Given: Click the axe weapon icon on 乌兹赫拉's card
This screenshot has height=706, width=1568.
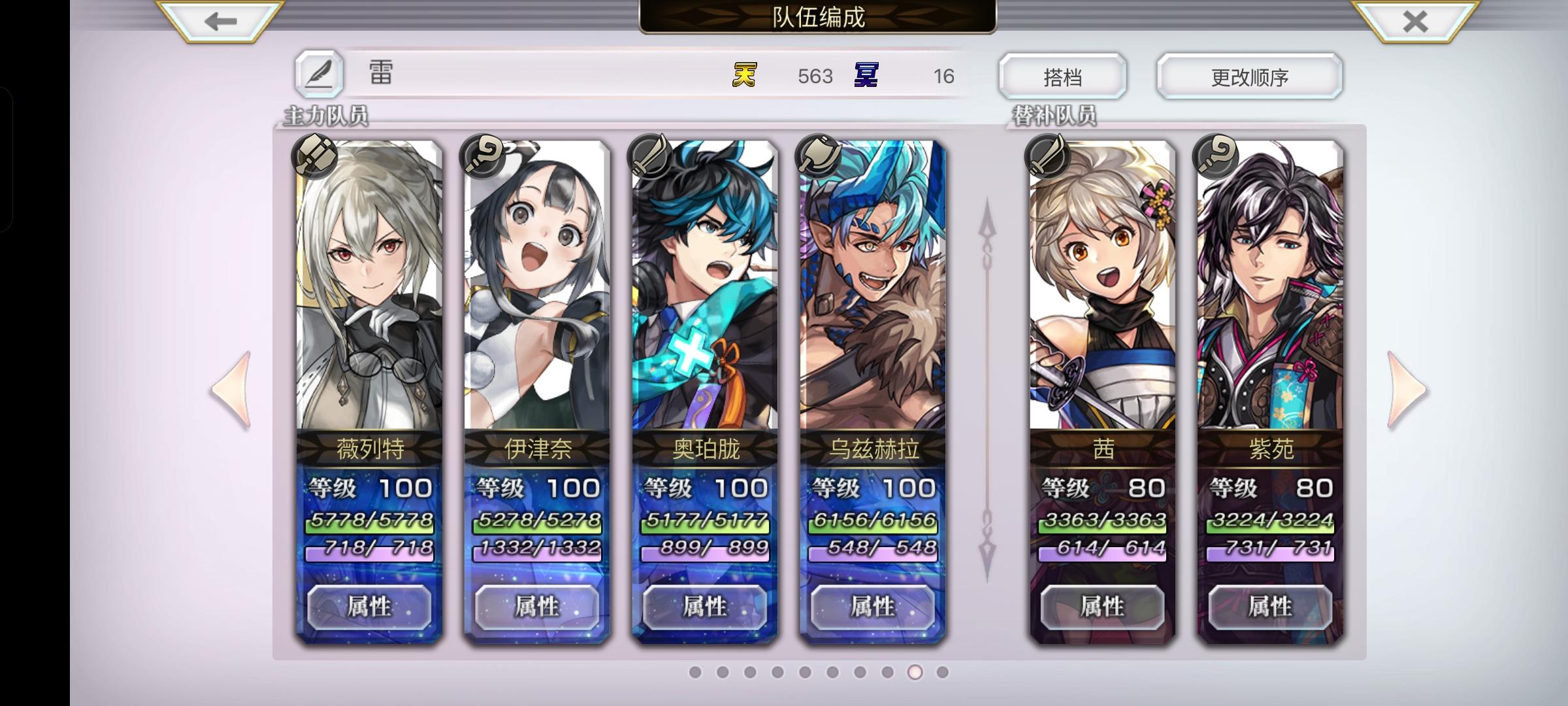Looking at the screenshot, I should tap(817, 155).
